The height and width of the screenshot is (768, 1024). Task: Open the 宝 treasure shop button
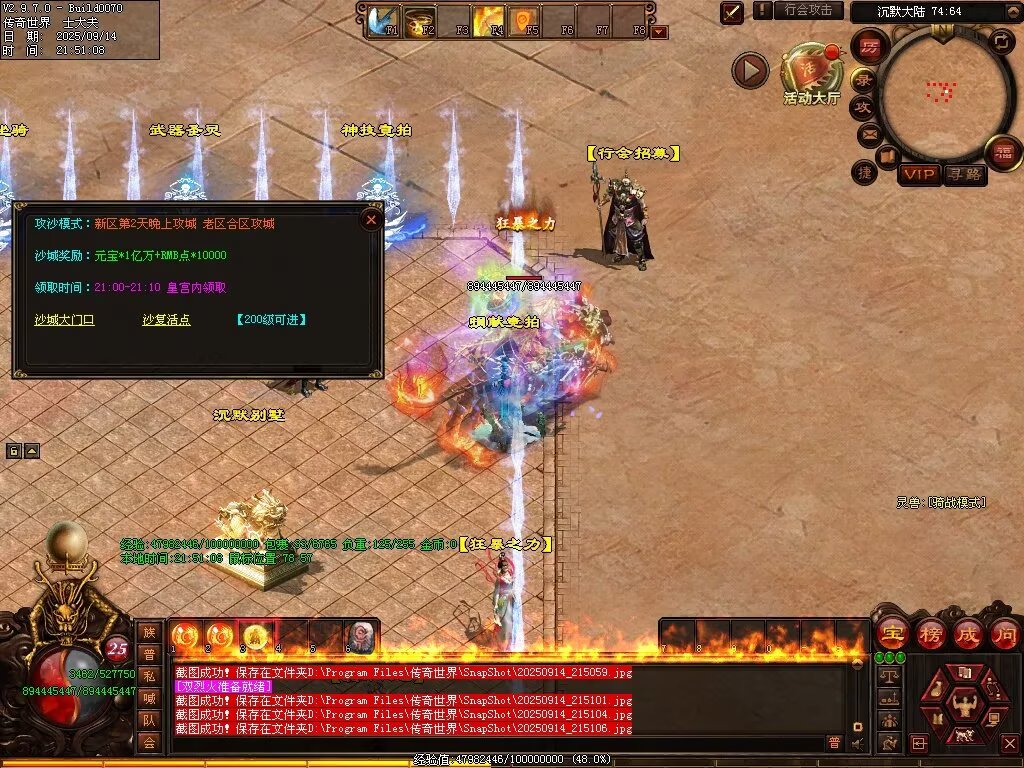coord(891,633)
